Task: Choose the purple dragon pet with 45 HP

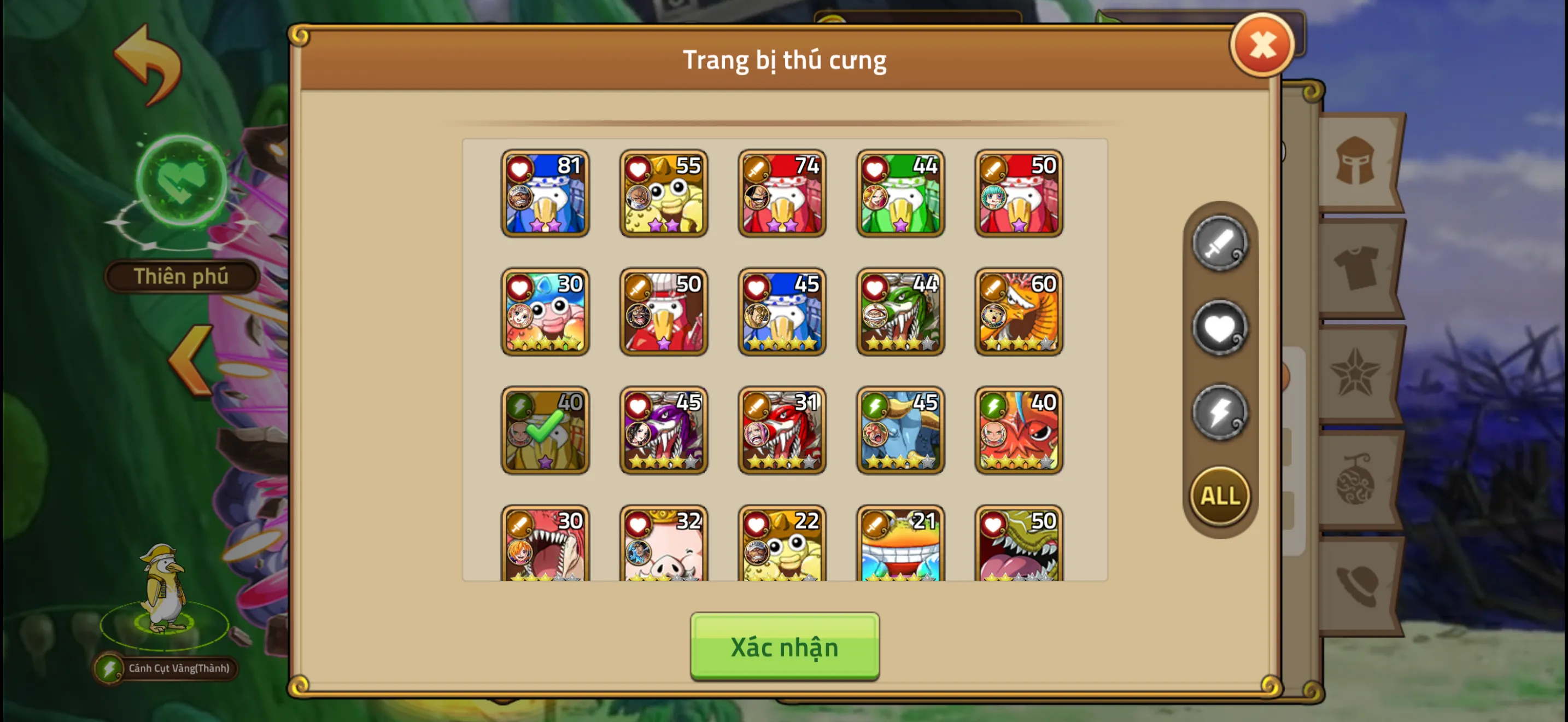Action: click(x=663, y=431)
